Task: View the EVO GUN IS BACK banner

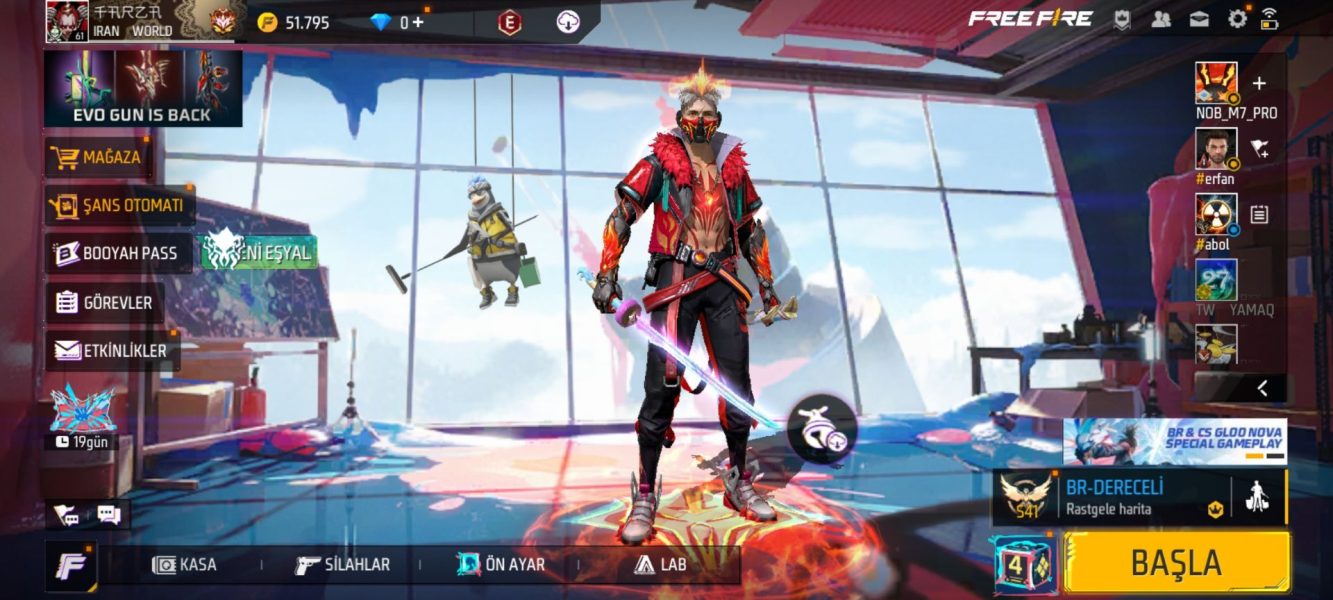Action: [143, 88]
